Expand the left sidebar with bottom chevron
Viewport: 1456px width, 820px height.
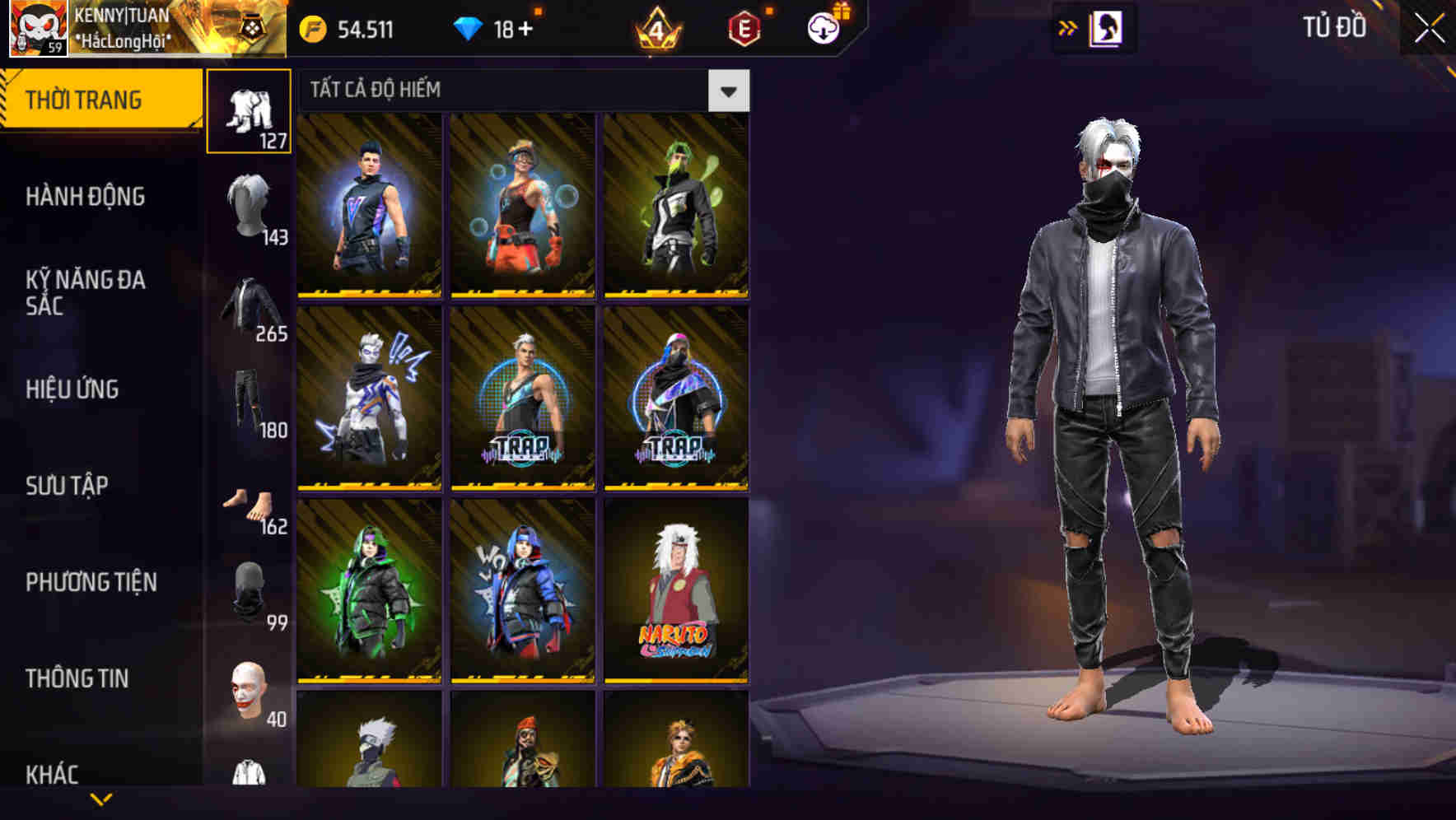pos(100,799)
